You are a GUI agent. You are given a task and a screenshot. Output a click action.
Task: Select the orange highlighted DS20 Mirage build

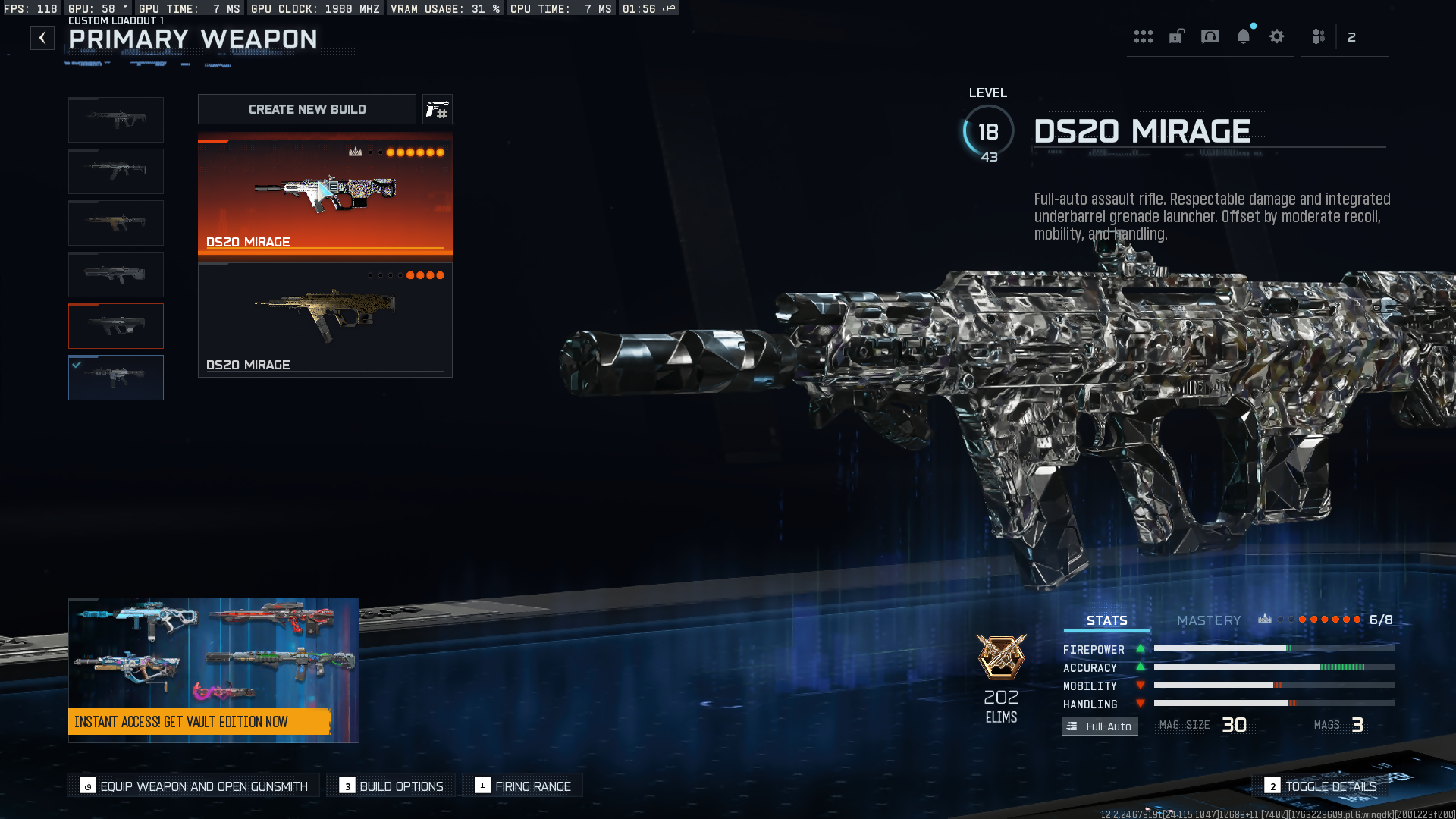click(325, 196)
